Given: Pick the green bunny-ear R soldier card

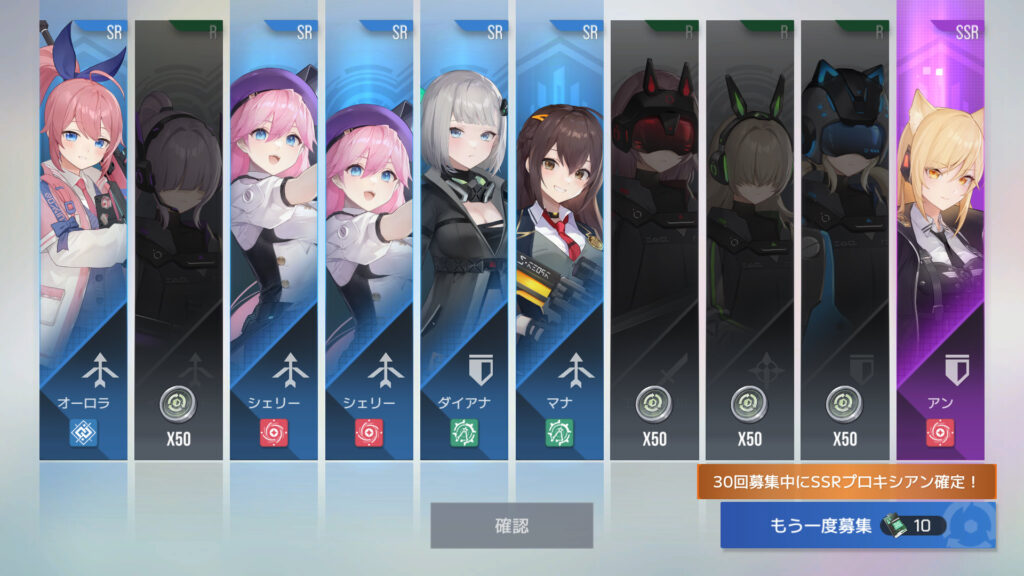Looking at the screenshot, I should pyautogui.click(x=749, y=230).
